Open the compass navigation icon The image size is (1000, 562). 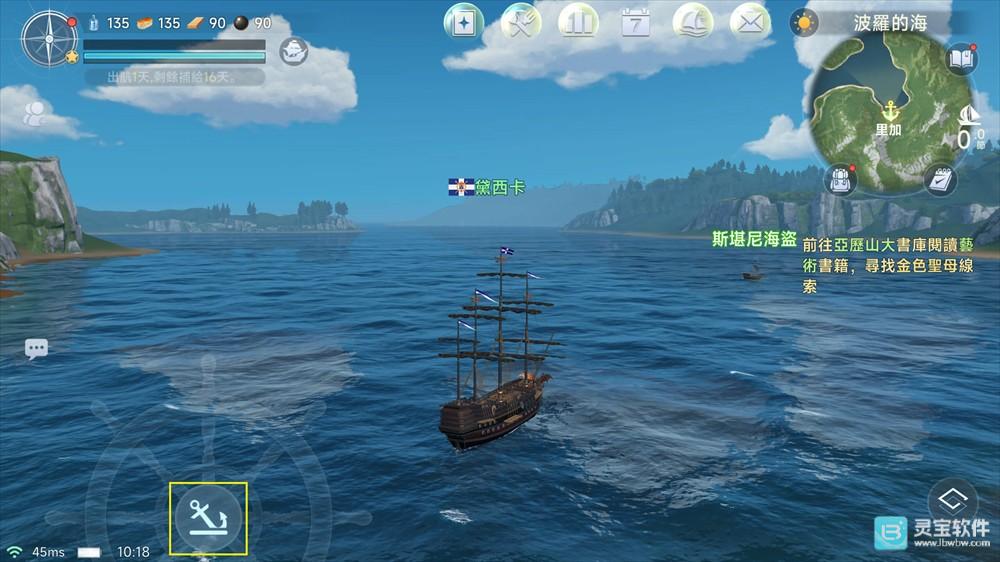click(x=48, y=39)
